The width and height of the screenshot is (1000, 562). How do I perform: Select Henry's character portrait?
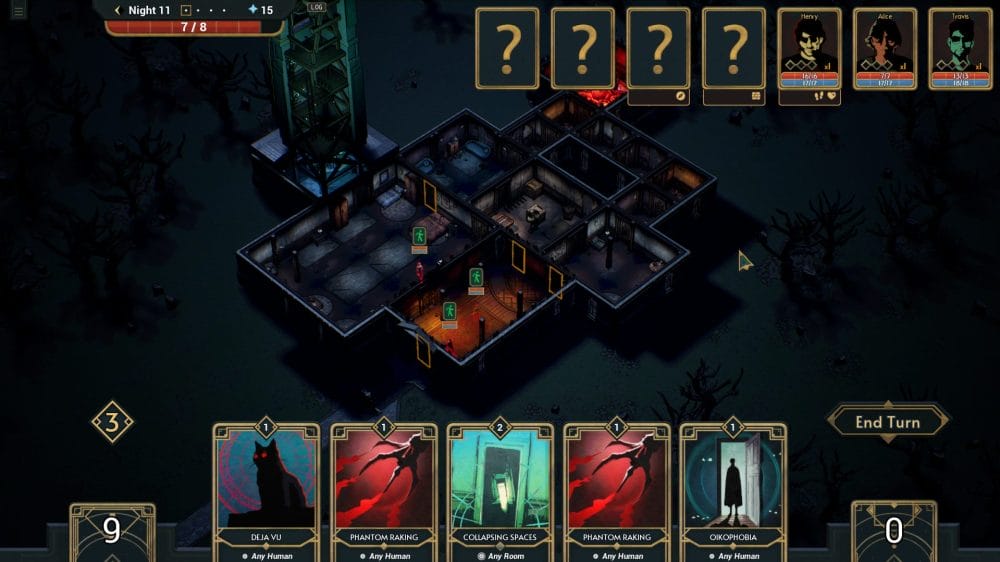click(x=809, y=48)
